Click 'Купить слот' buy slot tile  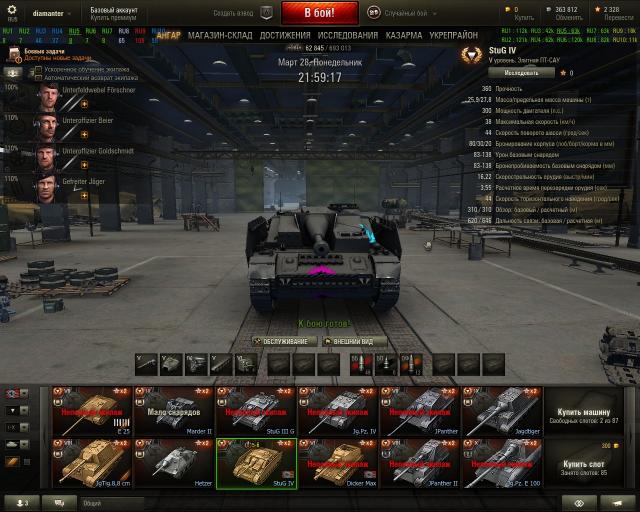click(583, 465)
